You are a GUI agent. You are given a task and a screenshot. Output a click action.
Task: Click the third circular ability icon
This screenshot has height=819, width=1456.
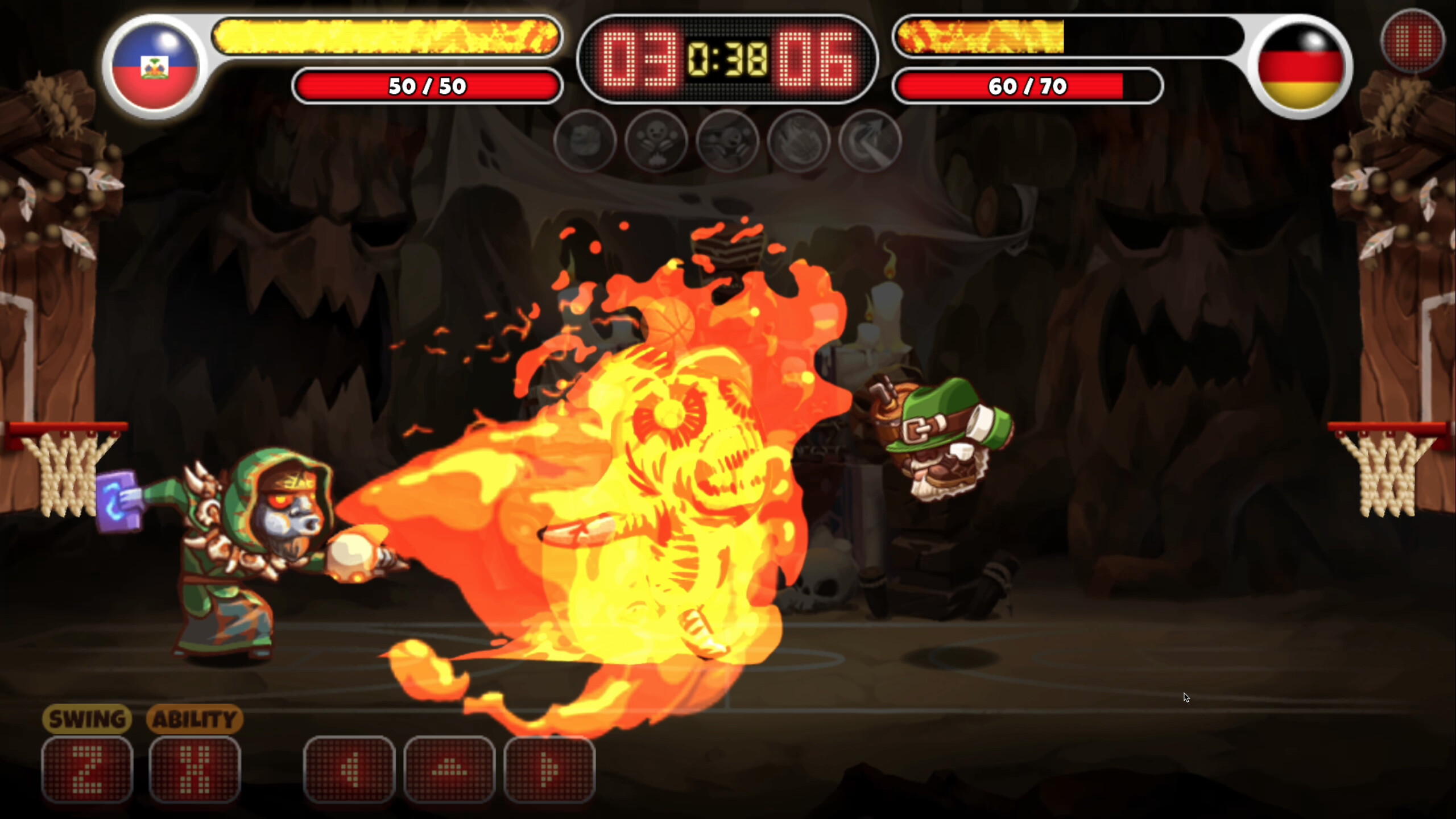pos(730,142)
